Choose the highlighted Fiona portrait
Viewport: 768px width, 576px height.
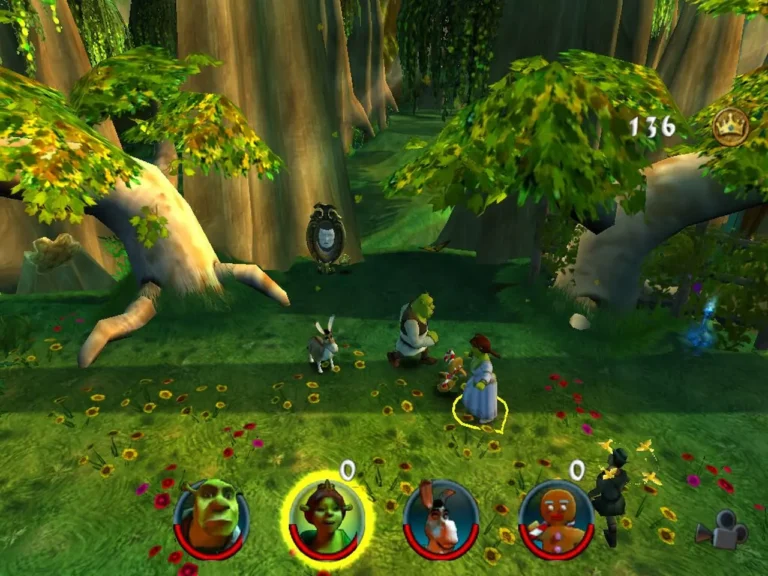(x=326, y=516)
